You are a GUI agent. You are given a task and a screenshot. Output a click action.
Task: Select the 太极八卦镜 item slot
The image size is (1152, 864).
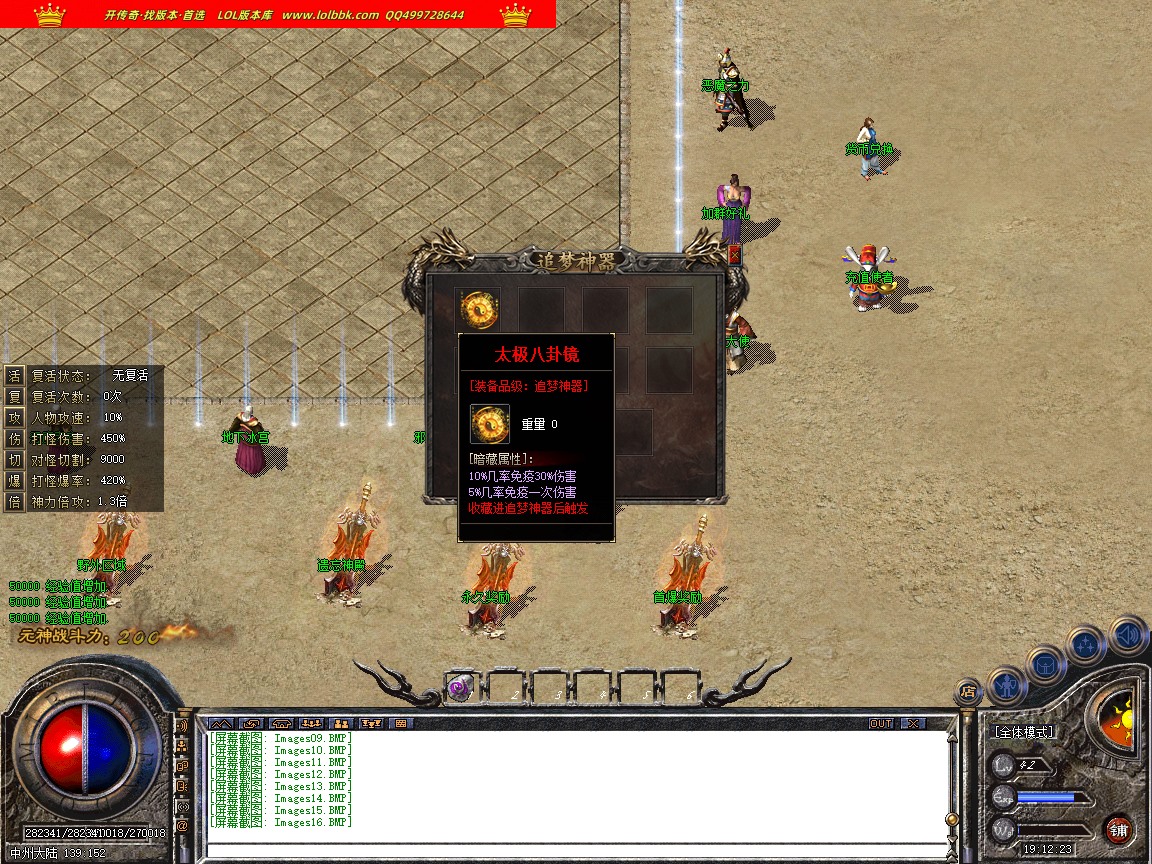coord(480,309)
